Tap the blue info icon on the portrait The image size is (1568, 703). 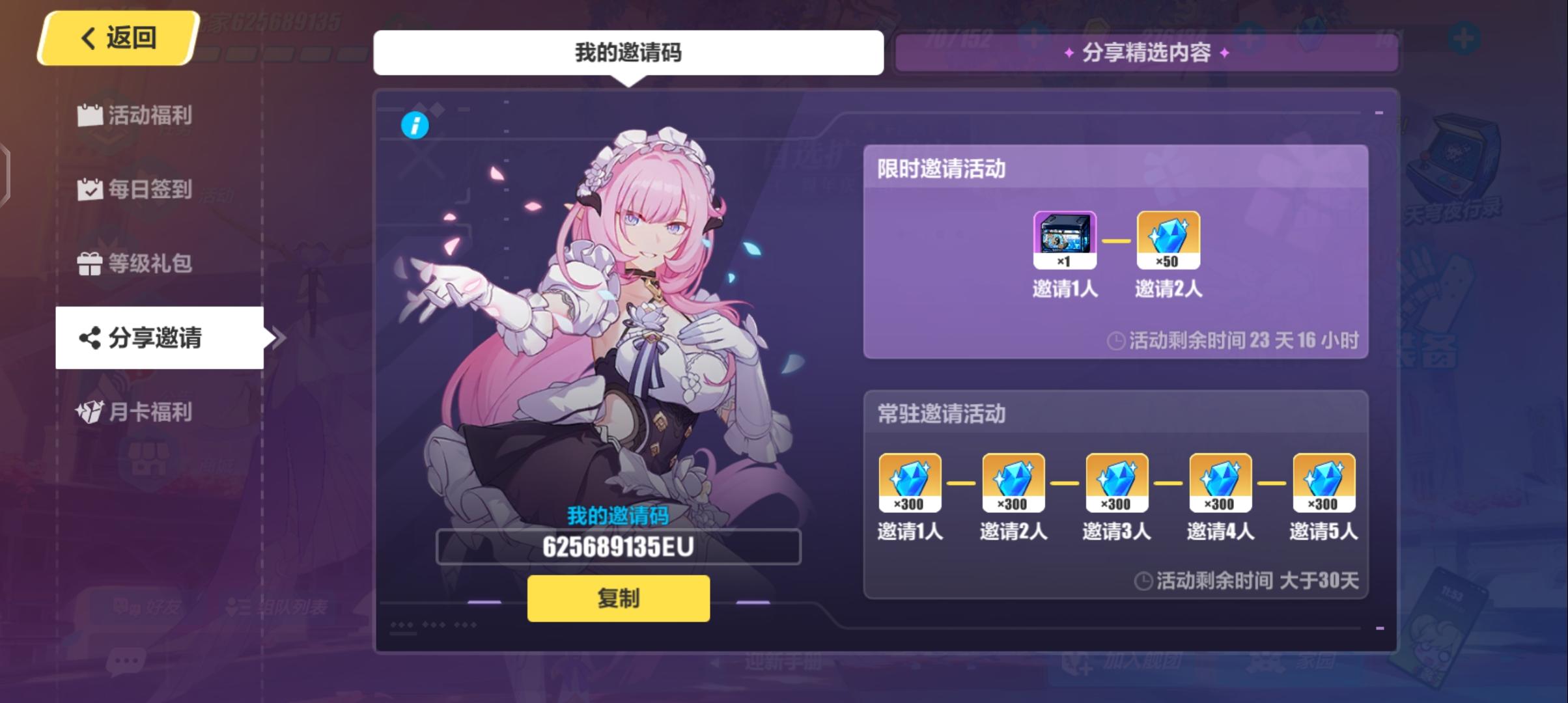tap(415, 126)
